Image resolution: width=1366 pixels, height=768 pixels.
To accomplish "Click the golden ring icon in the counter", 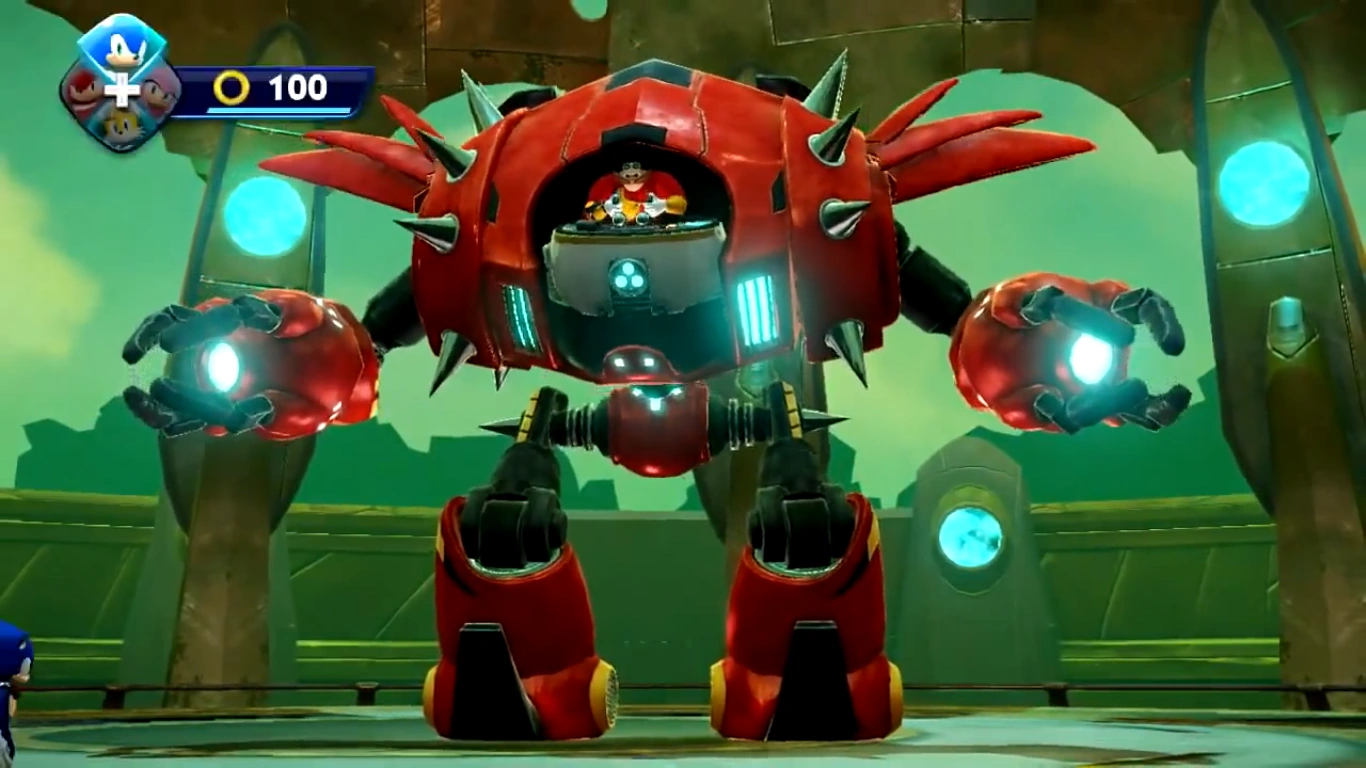I will [231, 89].
